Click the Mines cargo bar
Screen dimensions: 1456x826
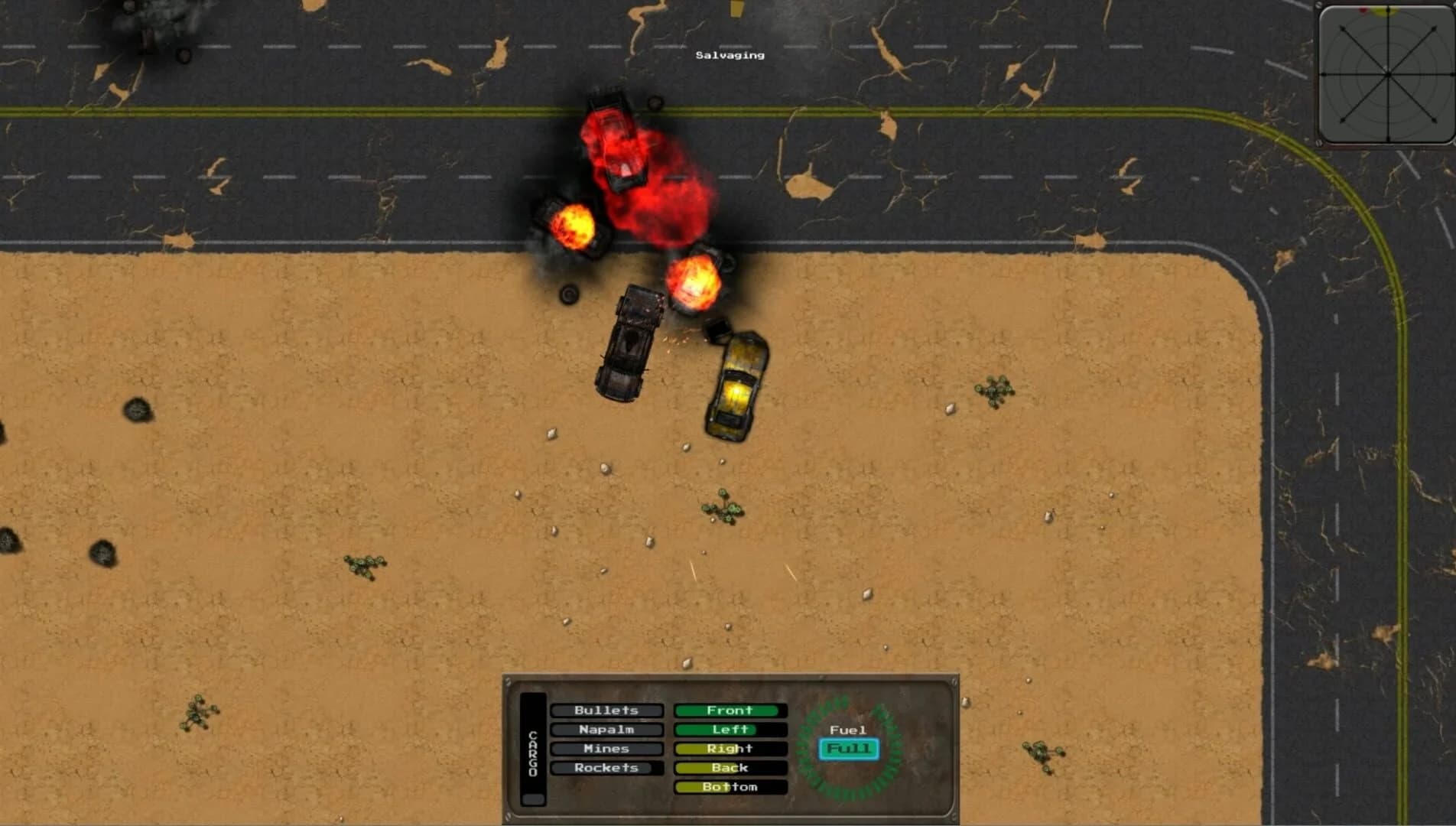606,749
